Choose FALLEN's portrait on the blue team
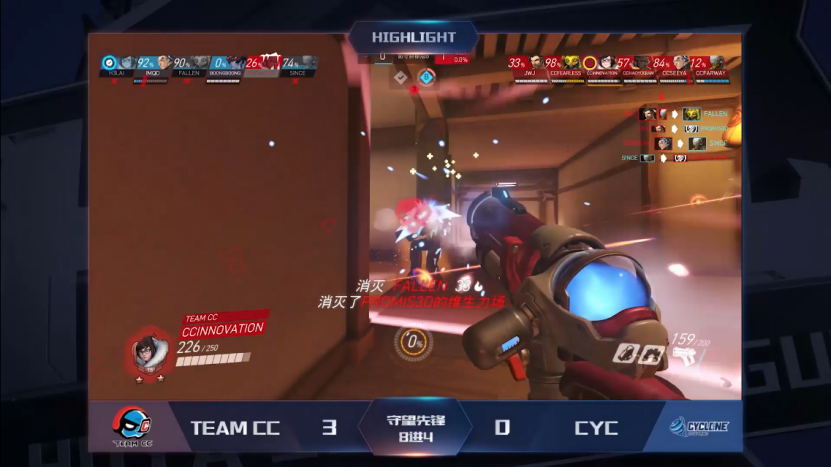The image size is (831, 467). [200, 63]
